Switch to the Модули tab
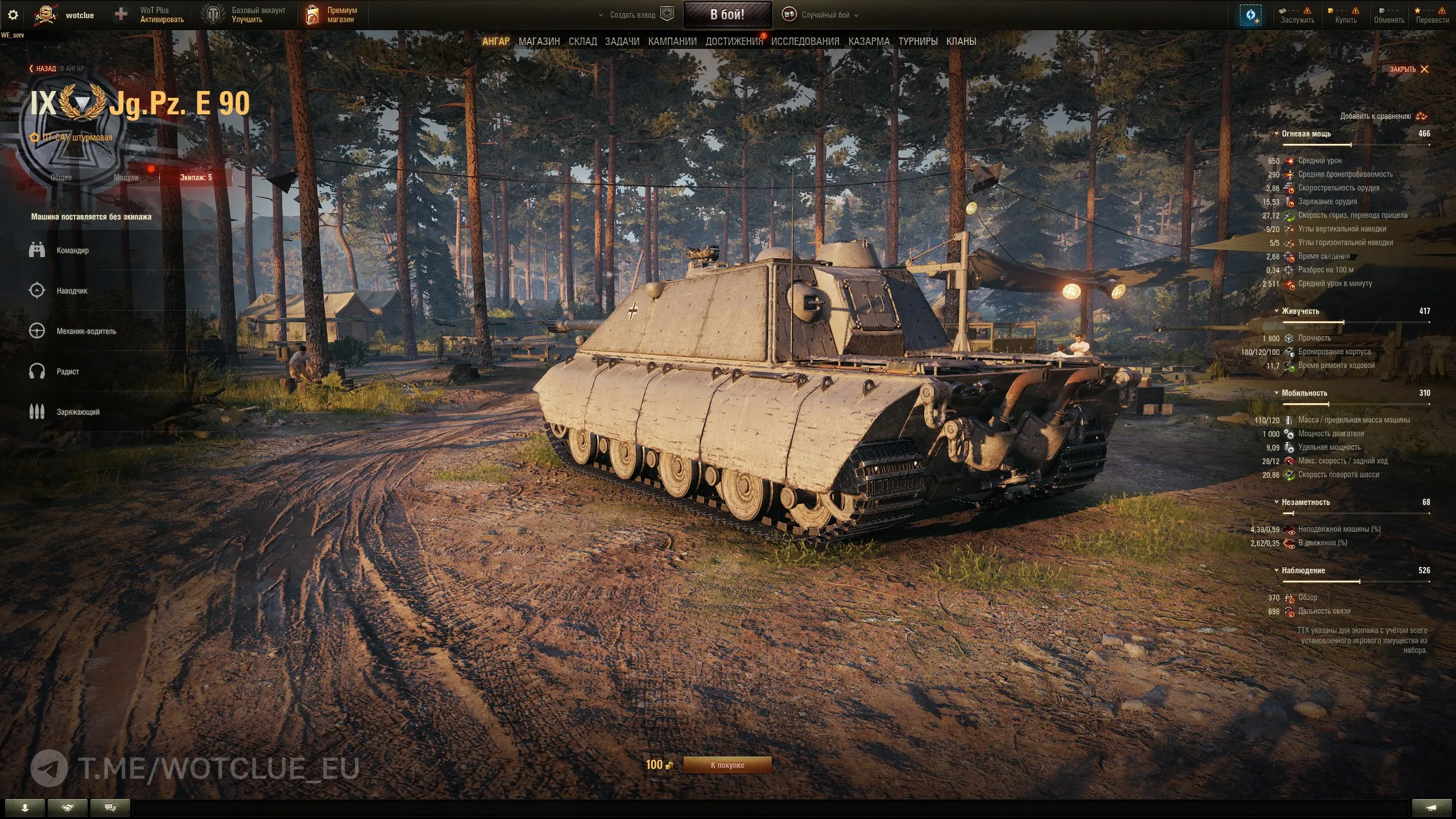The width and height of the screenshot is (1456, 819). pyautogui.click(x=126, y=177)
